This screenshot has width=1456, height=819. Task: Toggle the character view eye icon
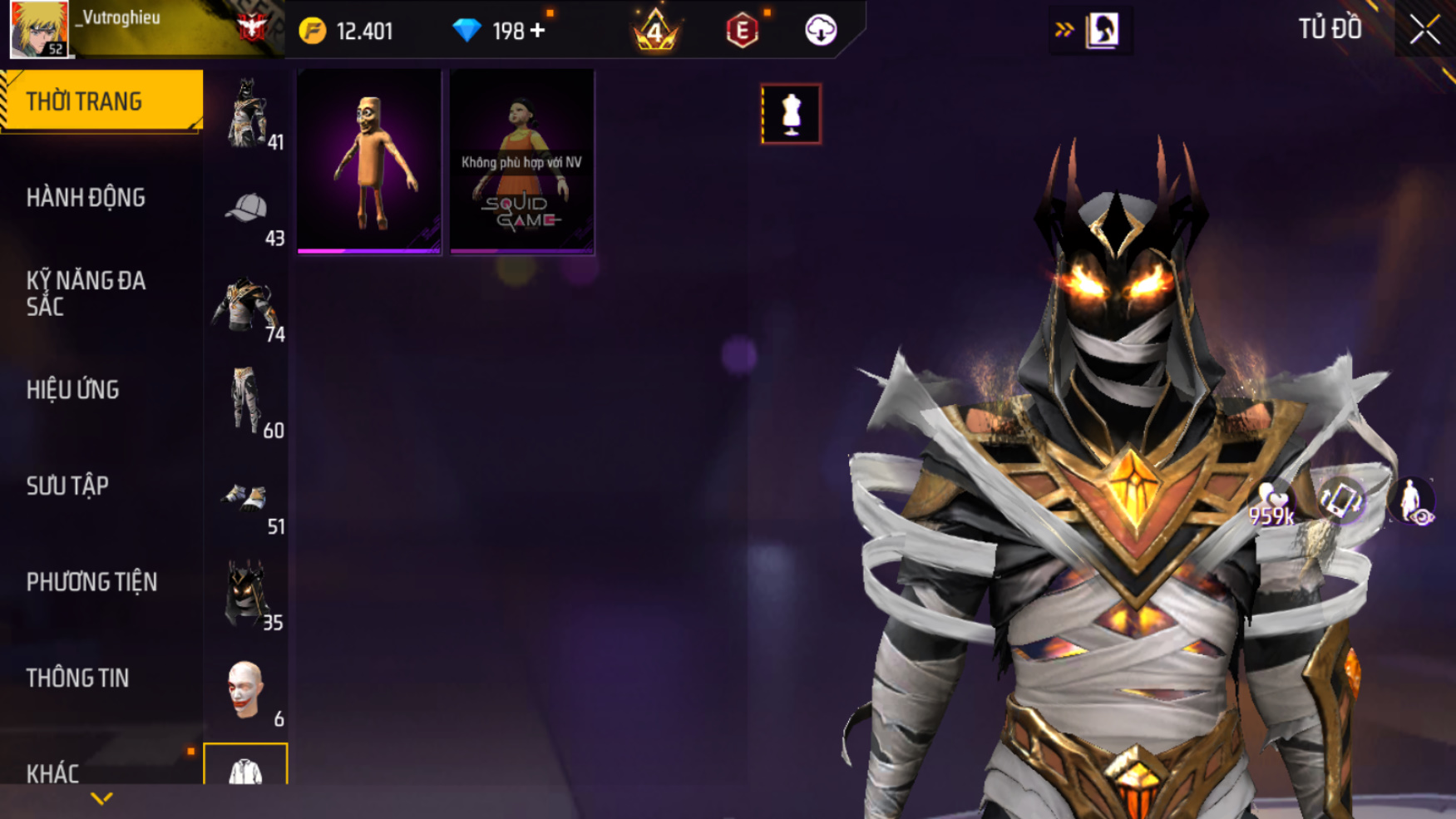pyautogui.click(x=1413, y=503)
